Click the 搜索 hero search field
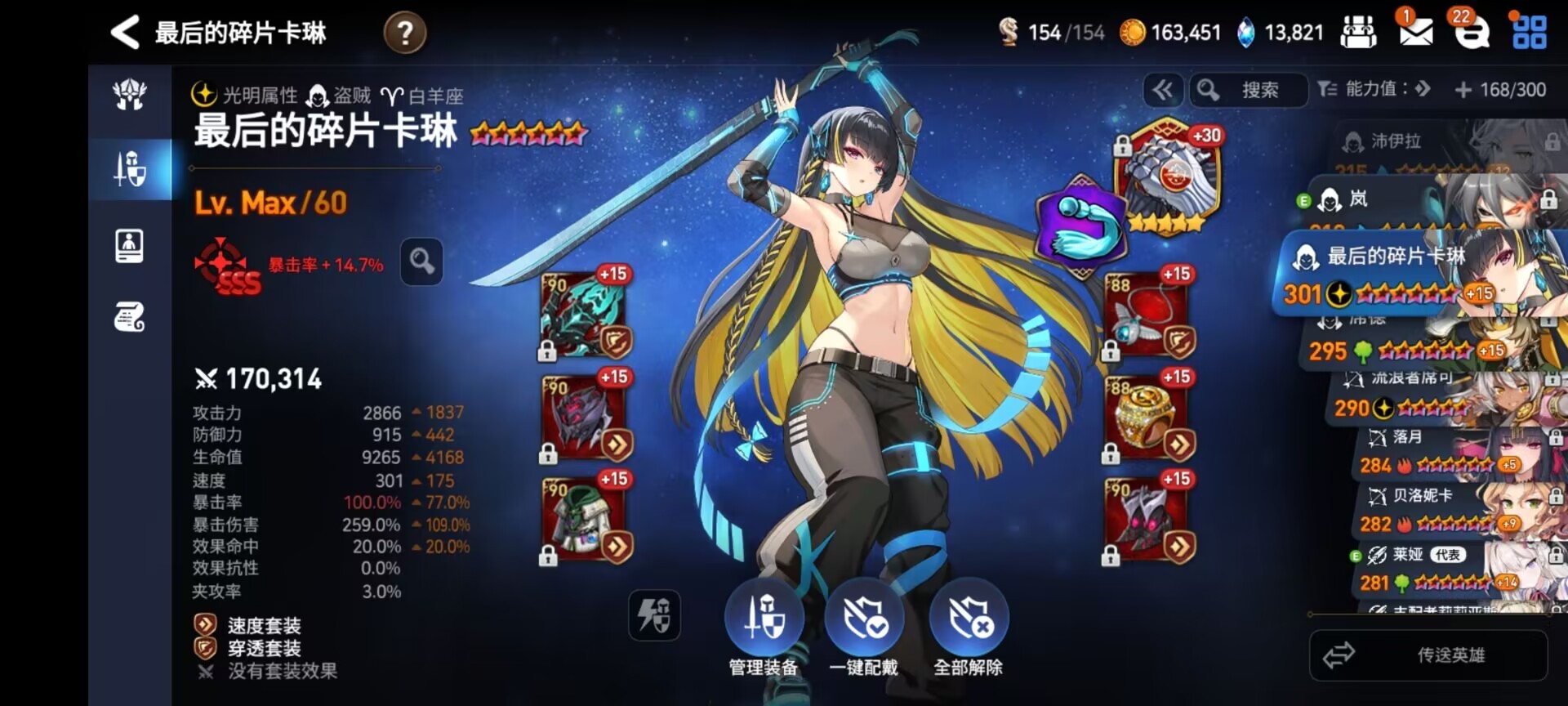 [x=1249, y=90]
